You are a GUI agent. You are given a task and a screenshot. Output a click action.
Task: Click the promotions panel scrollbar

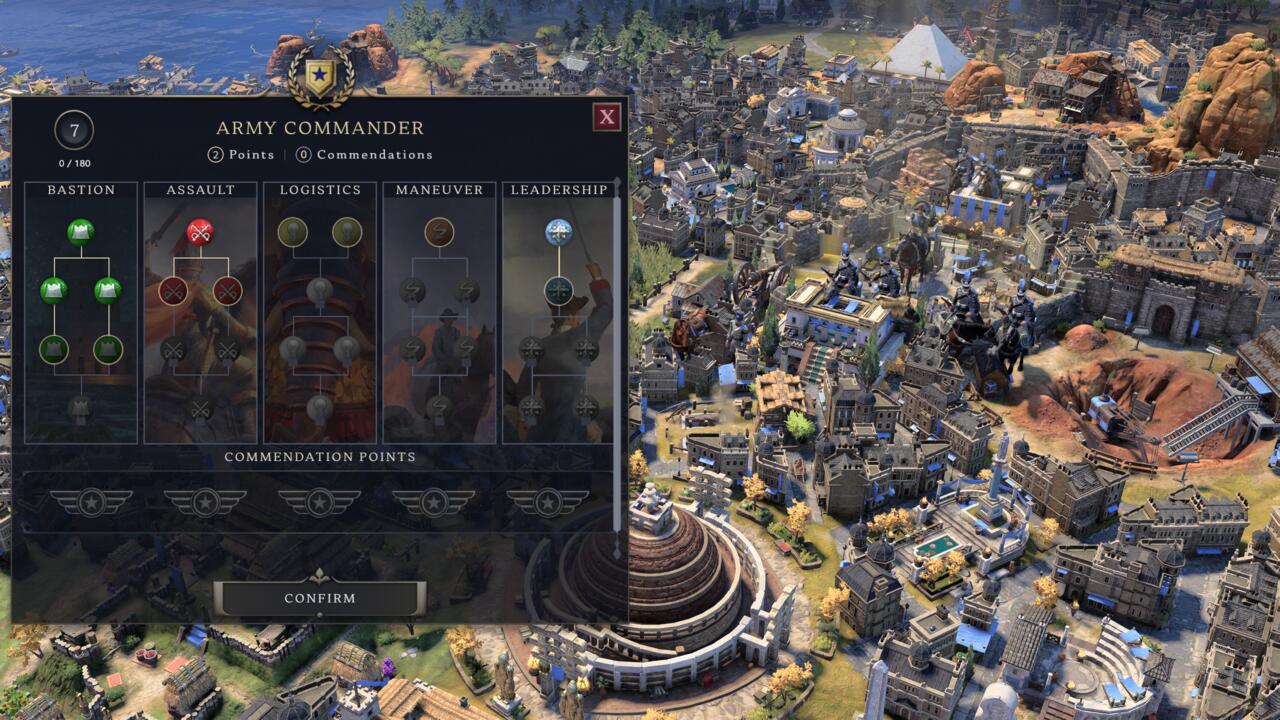[x=617, y=360]
